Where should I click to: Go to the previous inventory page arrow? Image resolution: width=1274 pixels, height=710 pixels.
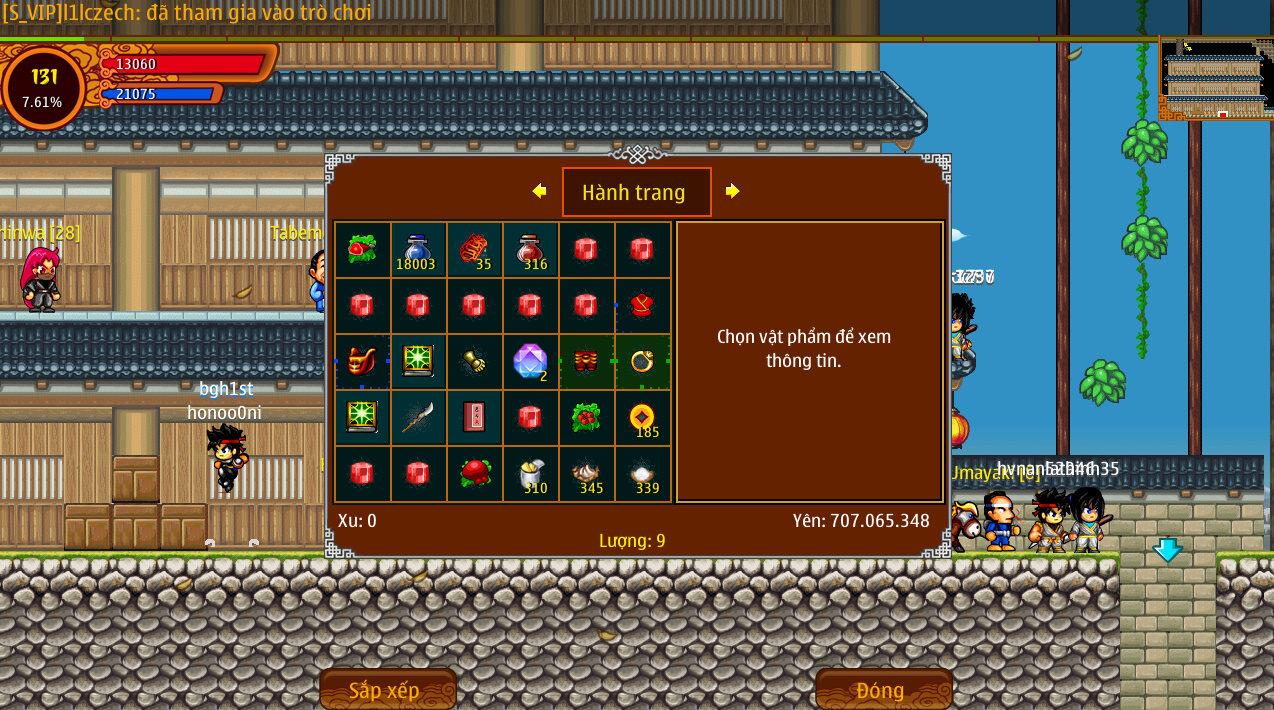coord(540,191)
